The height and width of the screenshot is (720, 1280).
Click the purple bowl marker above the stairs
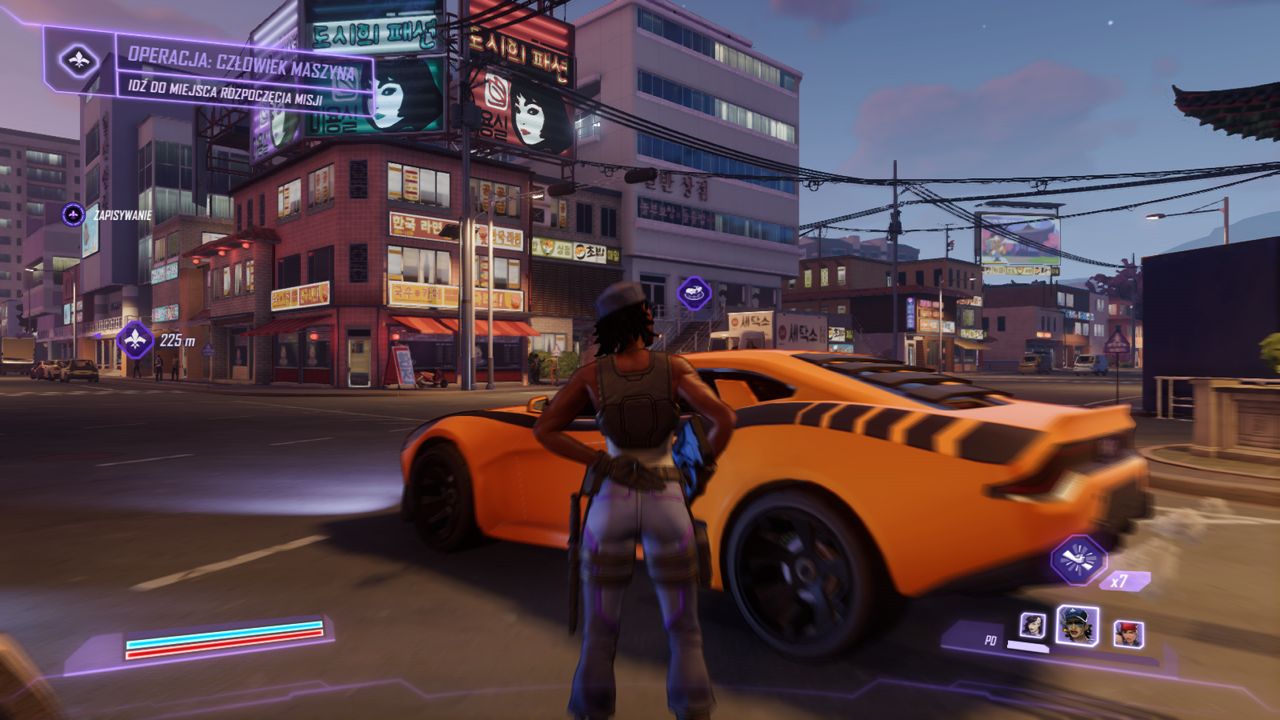click(x=694, y=292)
